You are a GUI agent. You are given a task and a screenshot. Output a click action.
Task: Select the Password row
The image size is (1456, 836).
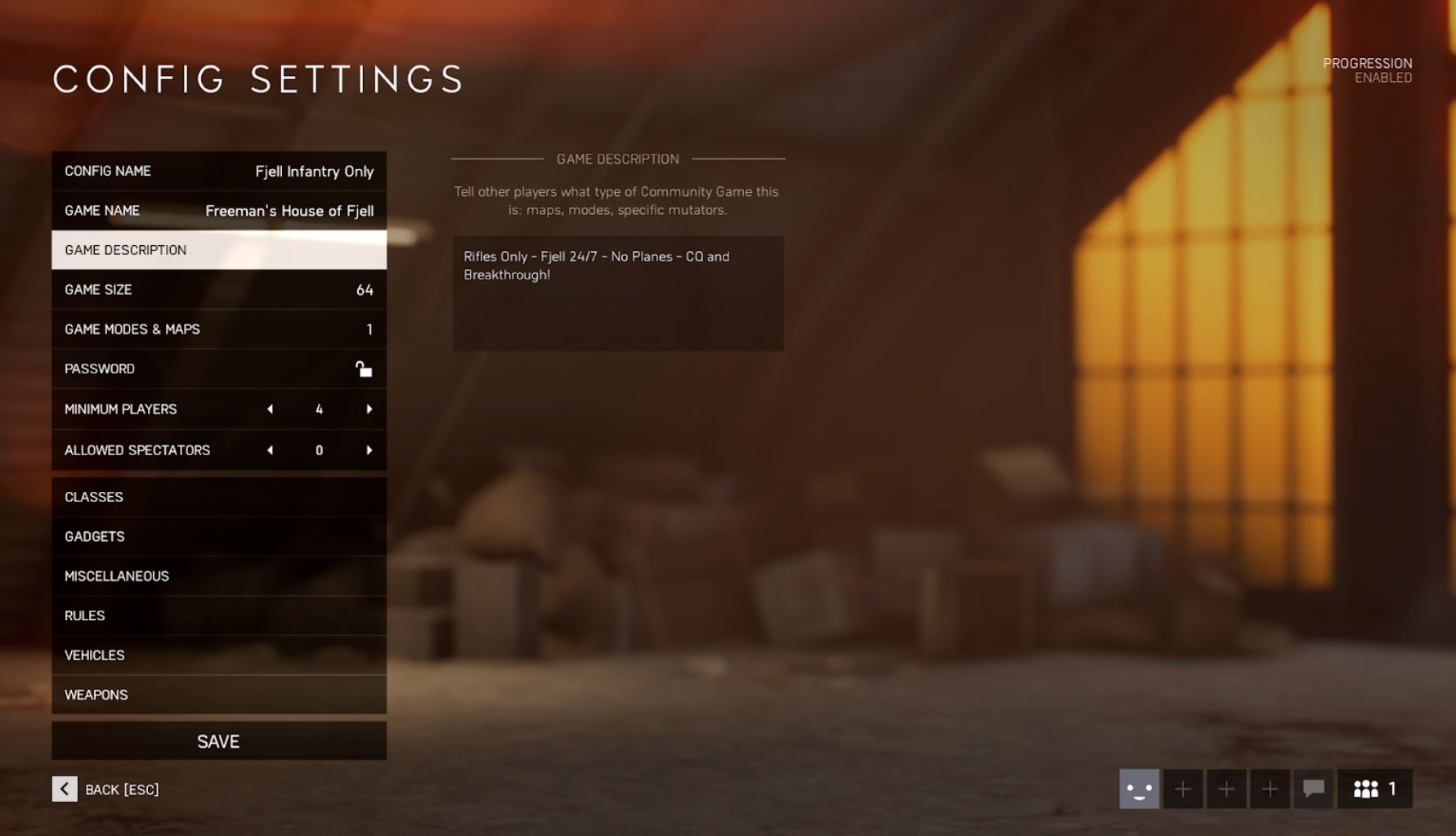pyautogui.click(x=218, y=369)
